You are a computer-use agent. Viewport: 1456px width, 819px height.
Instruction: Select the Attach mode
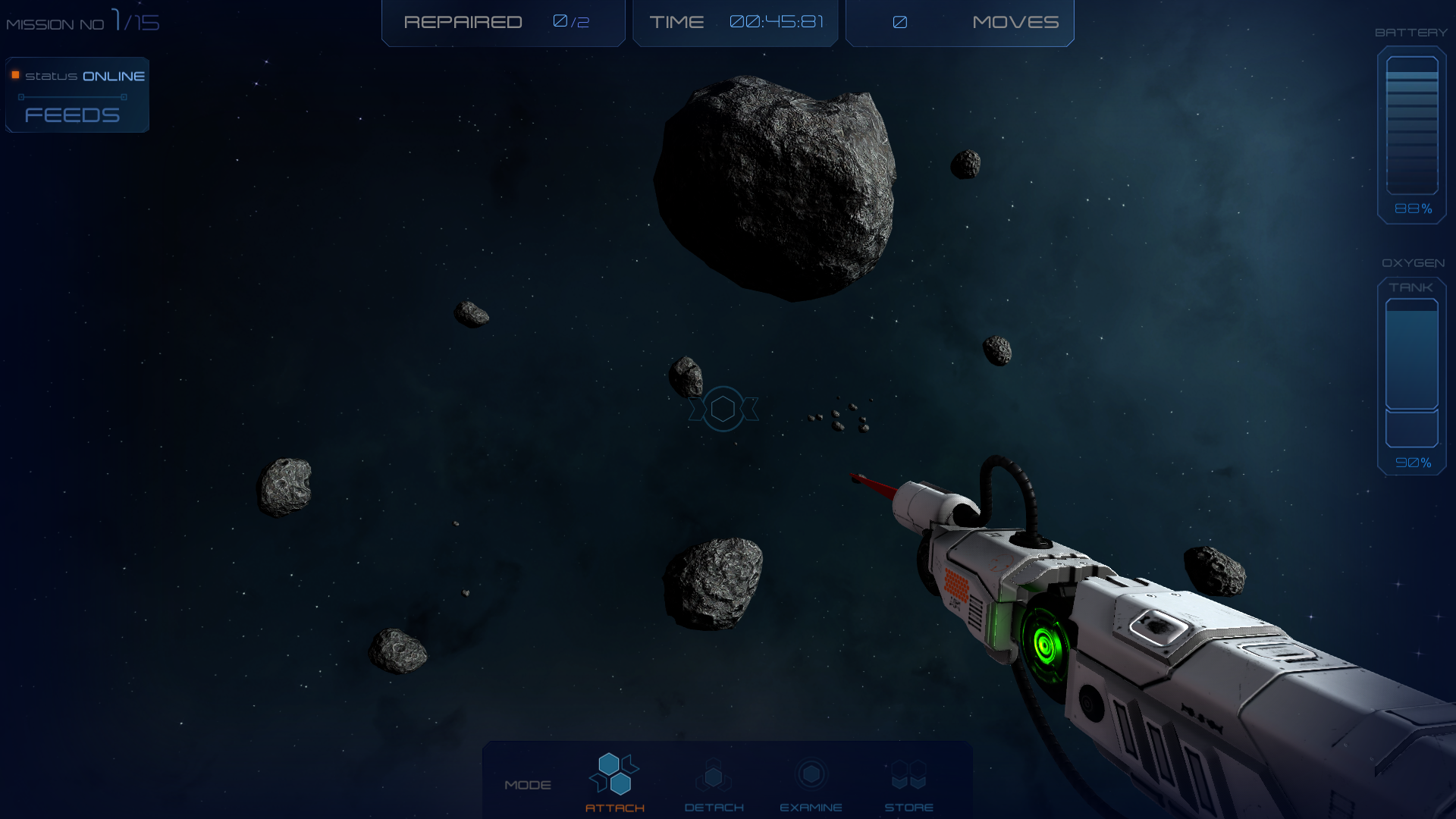(x=614, y=781)
